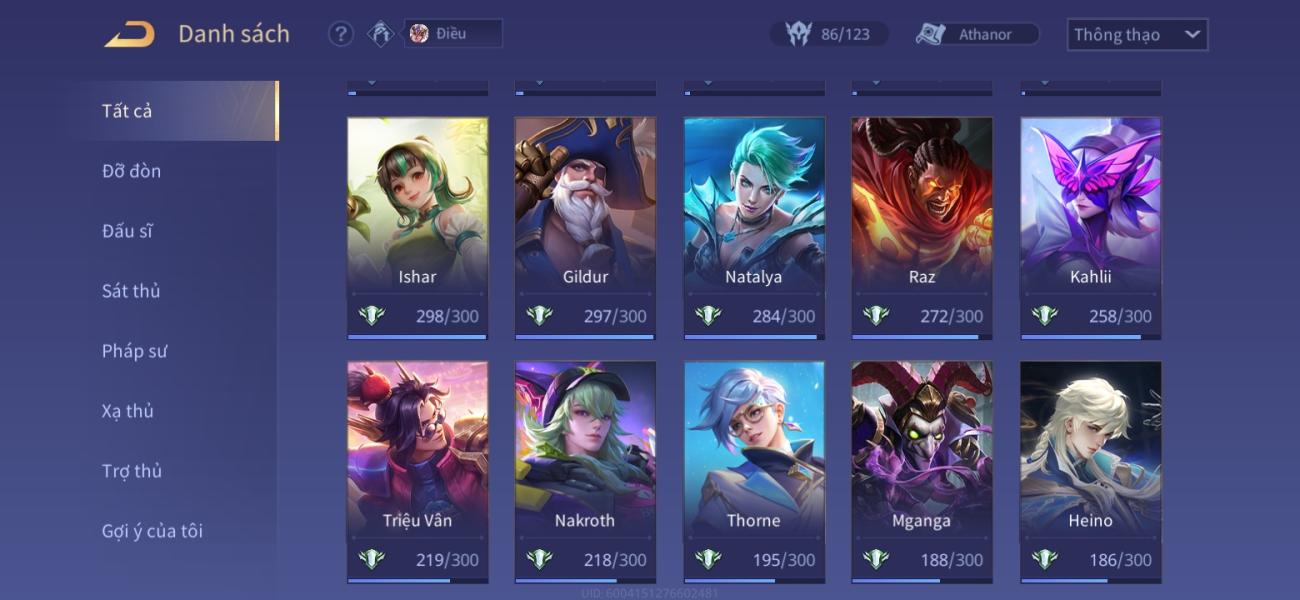Filter the list to Xạ thủ
1300x600 pixels.
(127, 411)
